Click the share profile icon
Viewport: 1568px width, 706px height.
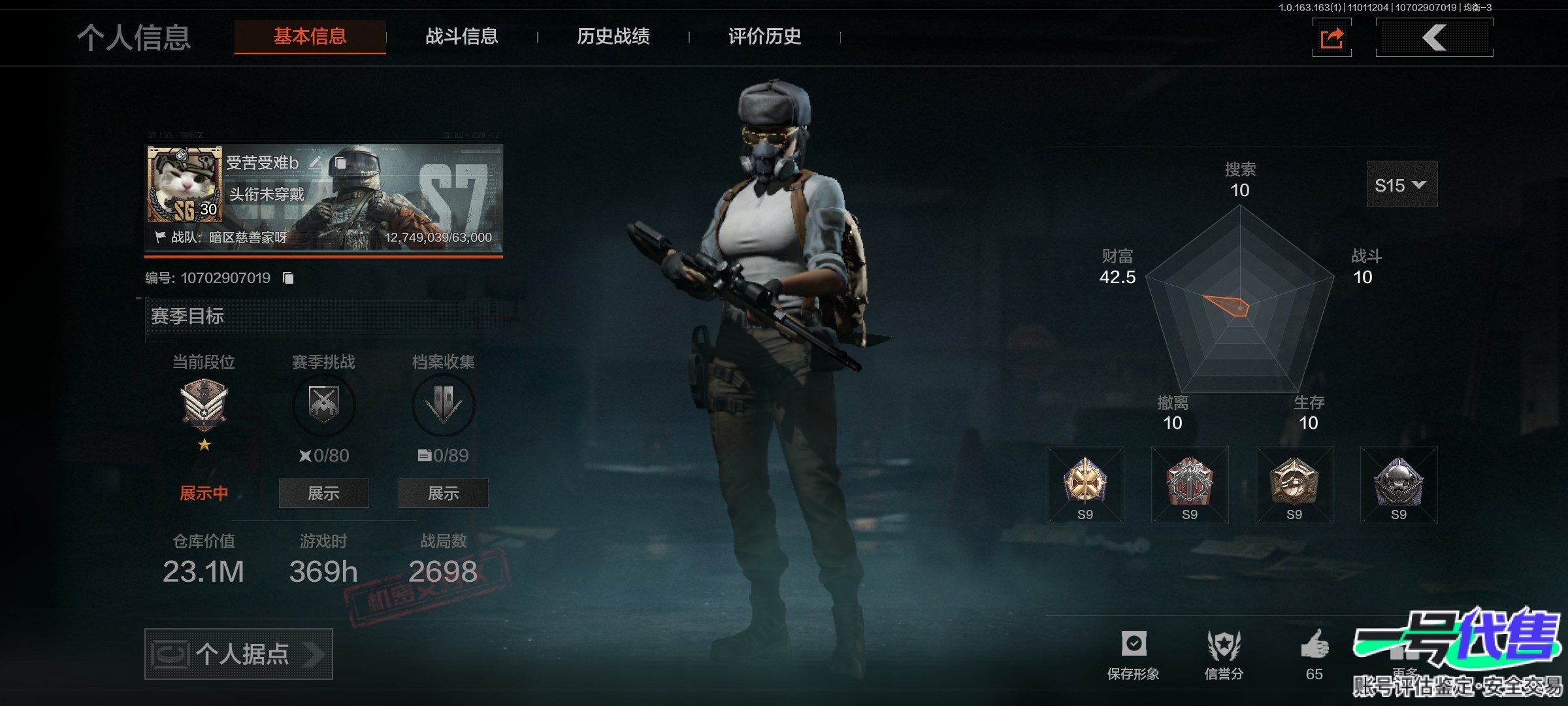[1331, 38]
